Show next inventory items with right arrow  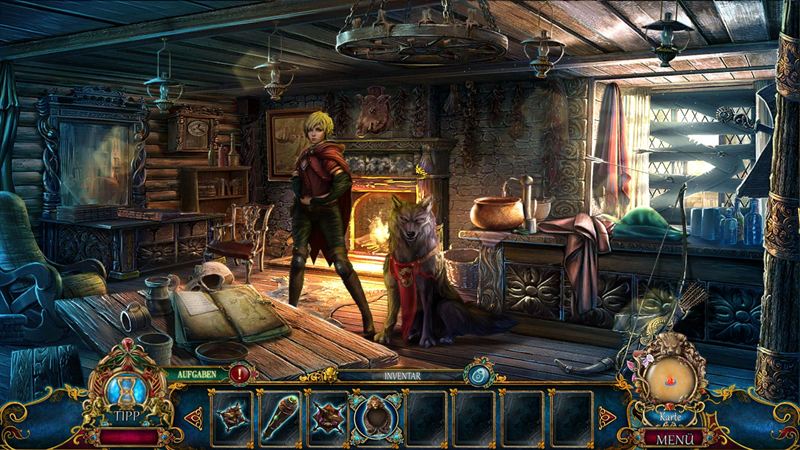[606, 417]
